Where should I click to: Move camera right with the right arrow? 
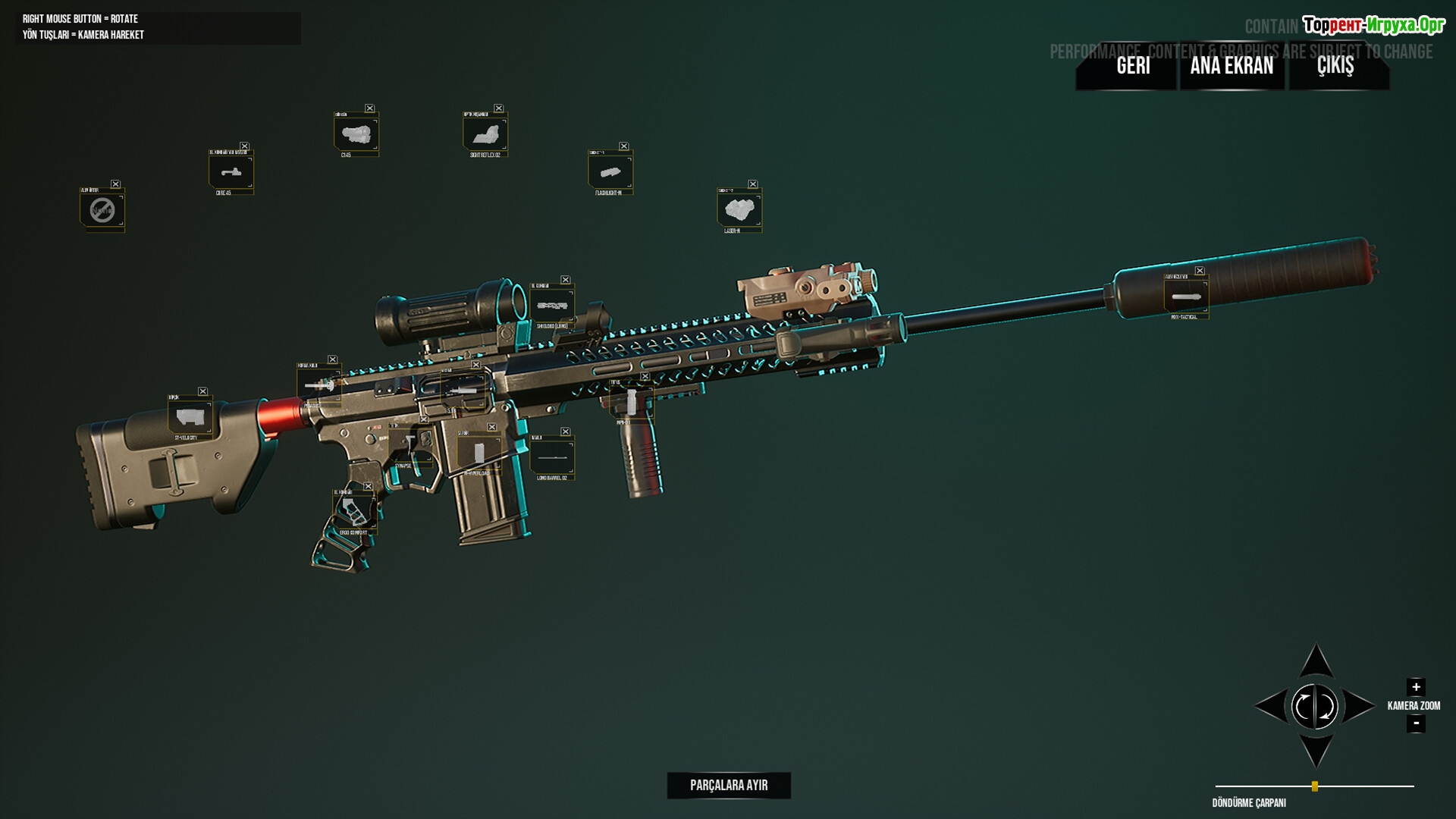pos(1359,706)
